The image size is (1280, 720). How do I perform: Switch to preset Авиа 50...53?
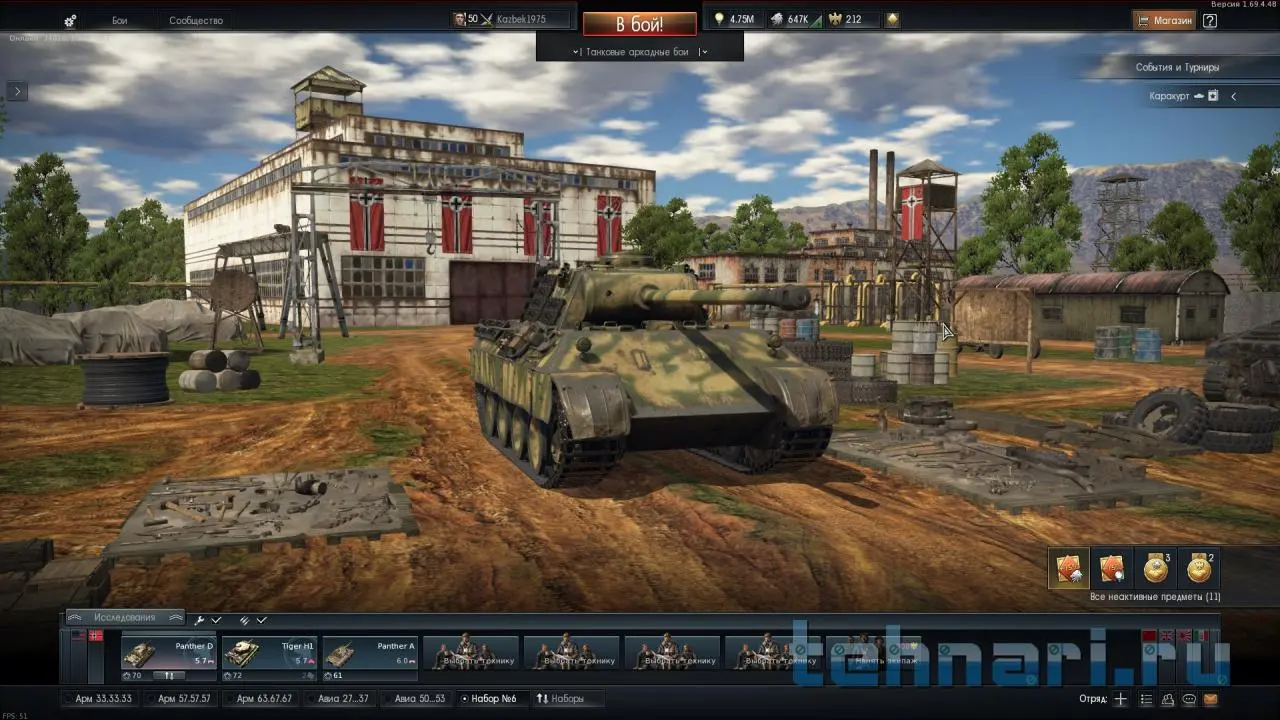(419, 698)
